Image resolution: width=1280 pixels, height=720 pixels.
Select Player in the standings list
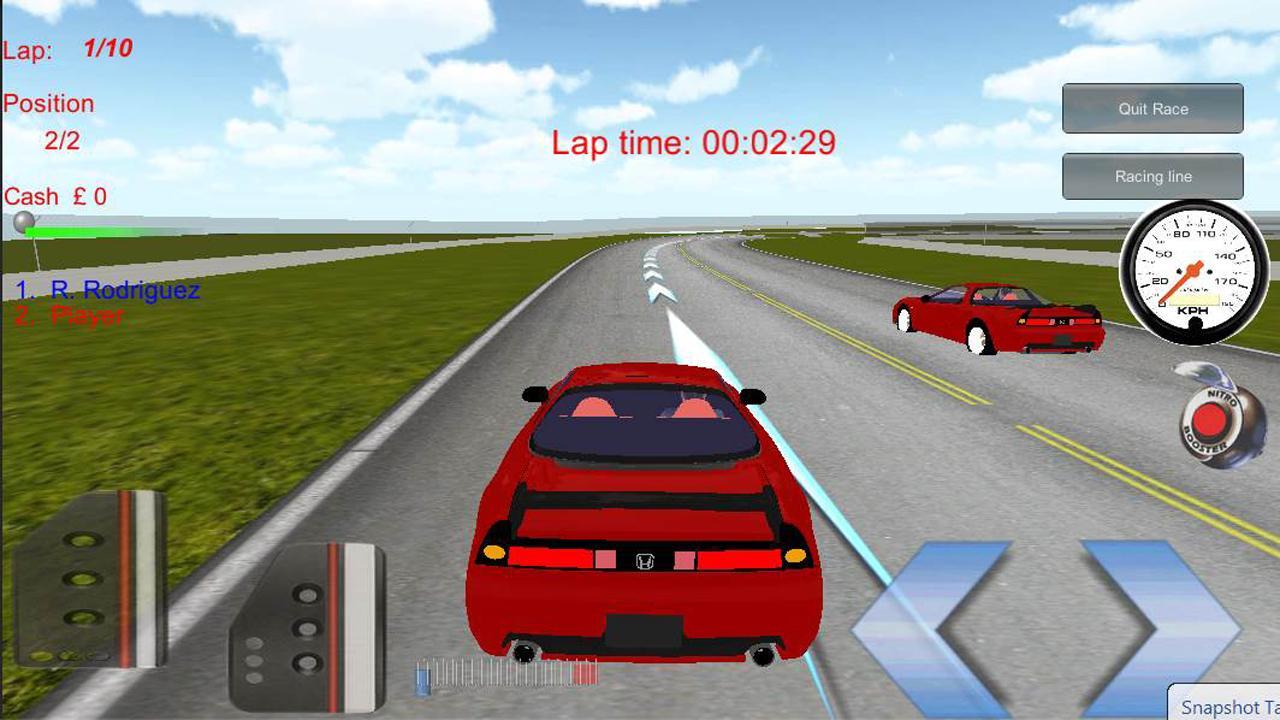tap(70, 316)
